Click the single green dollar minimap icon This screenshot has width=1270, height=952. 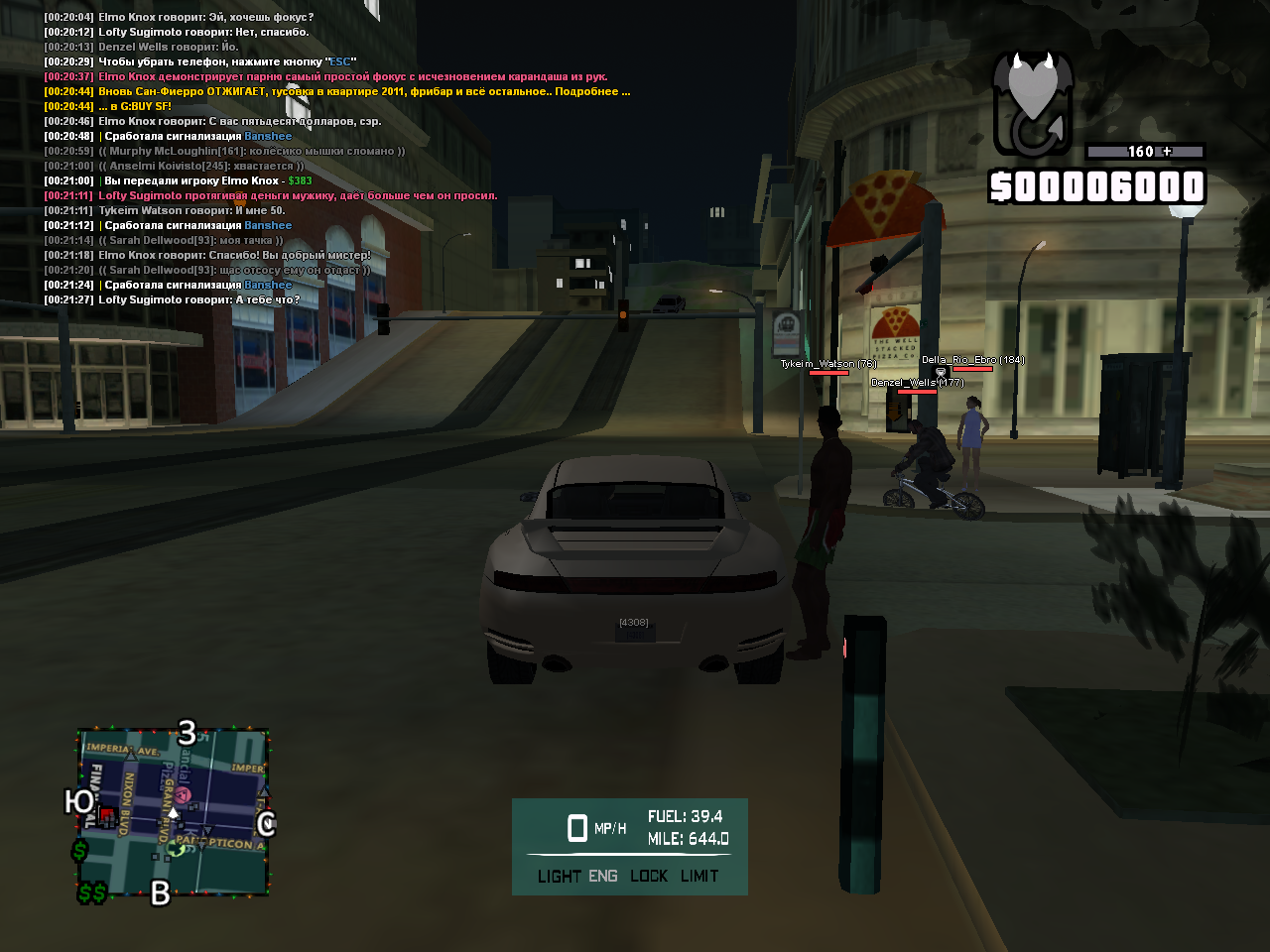(79, 850)
